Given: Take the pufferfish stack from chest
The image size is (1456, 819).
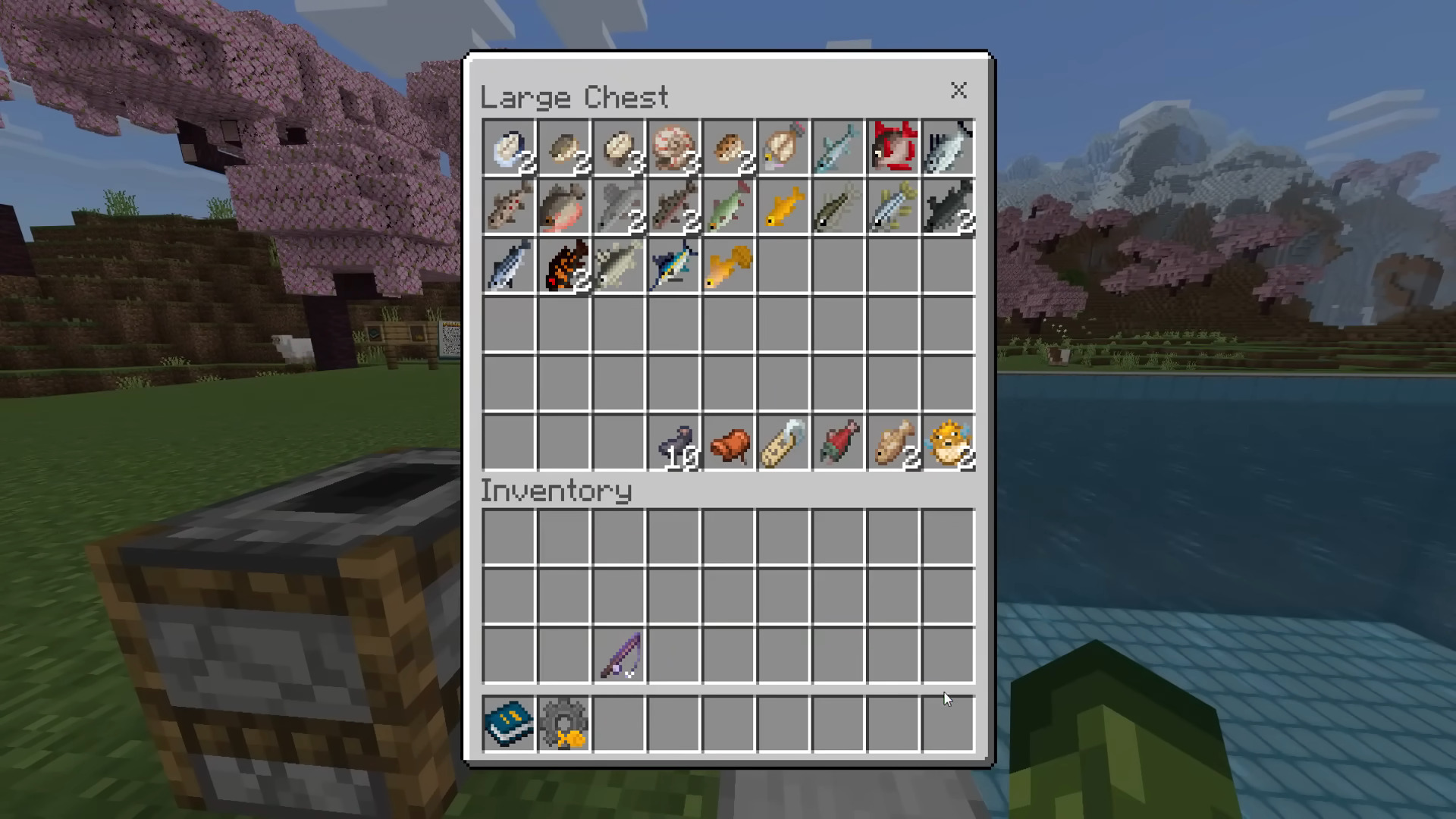Looking at the screenshot, I should 948,443.
